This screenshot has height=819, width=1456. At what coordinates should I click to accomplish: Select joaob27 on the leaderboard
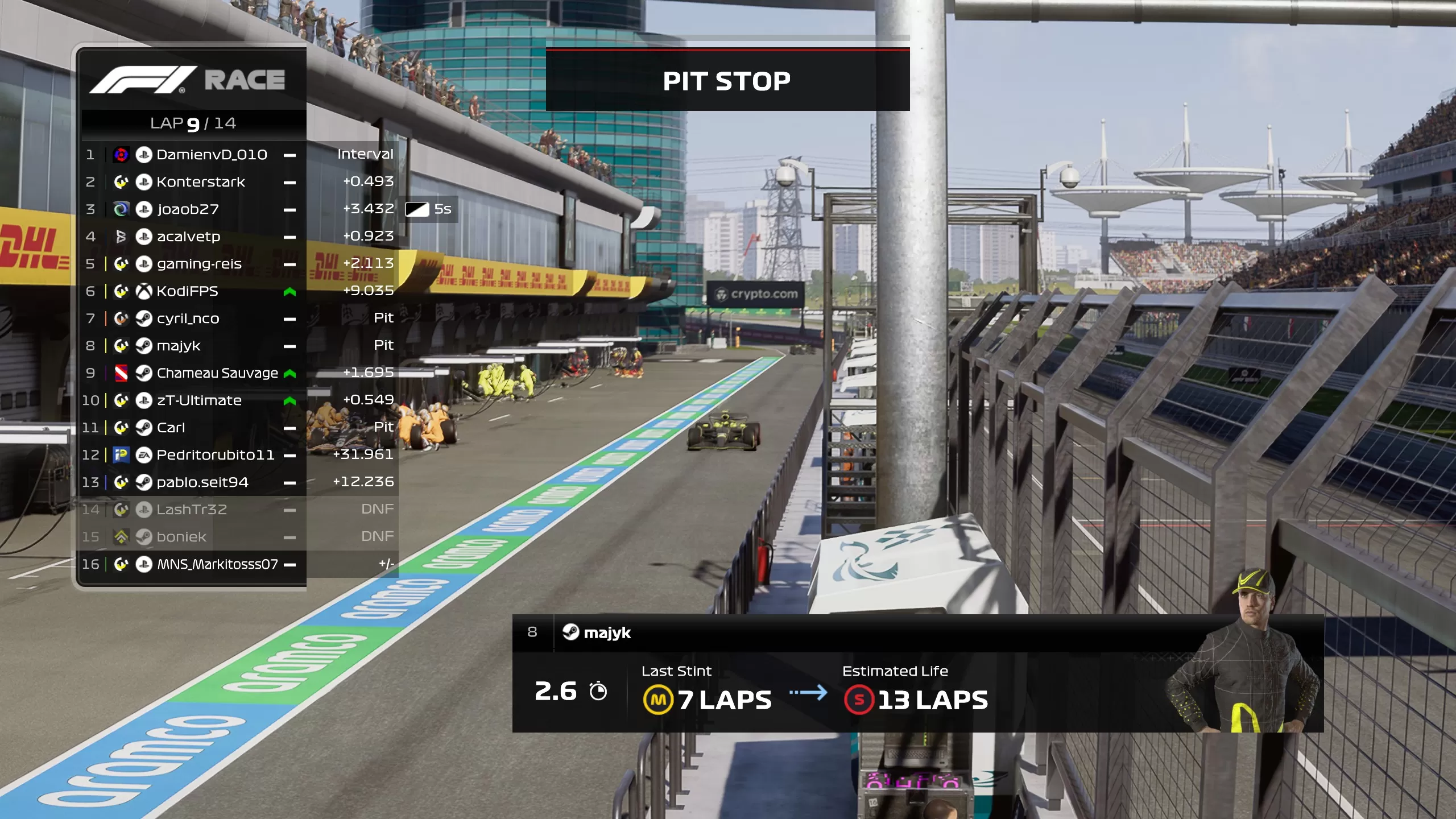coord(188,209)
